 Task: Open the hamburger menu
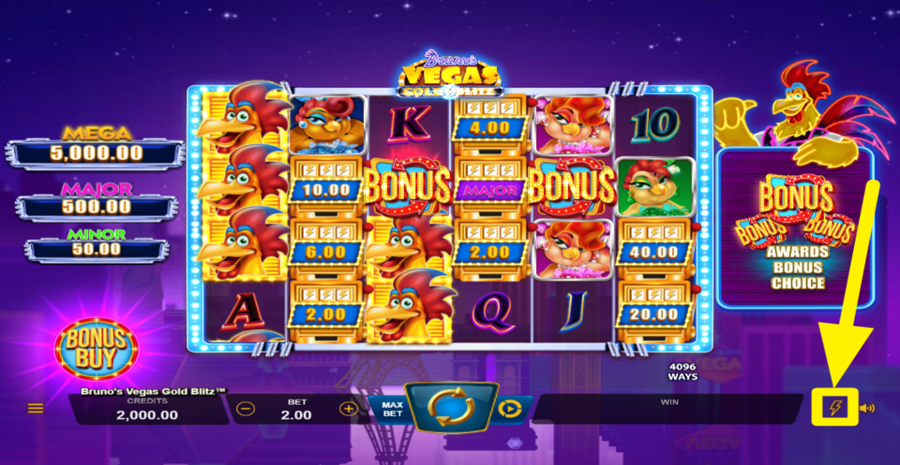[x=36, y=408]
